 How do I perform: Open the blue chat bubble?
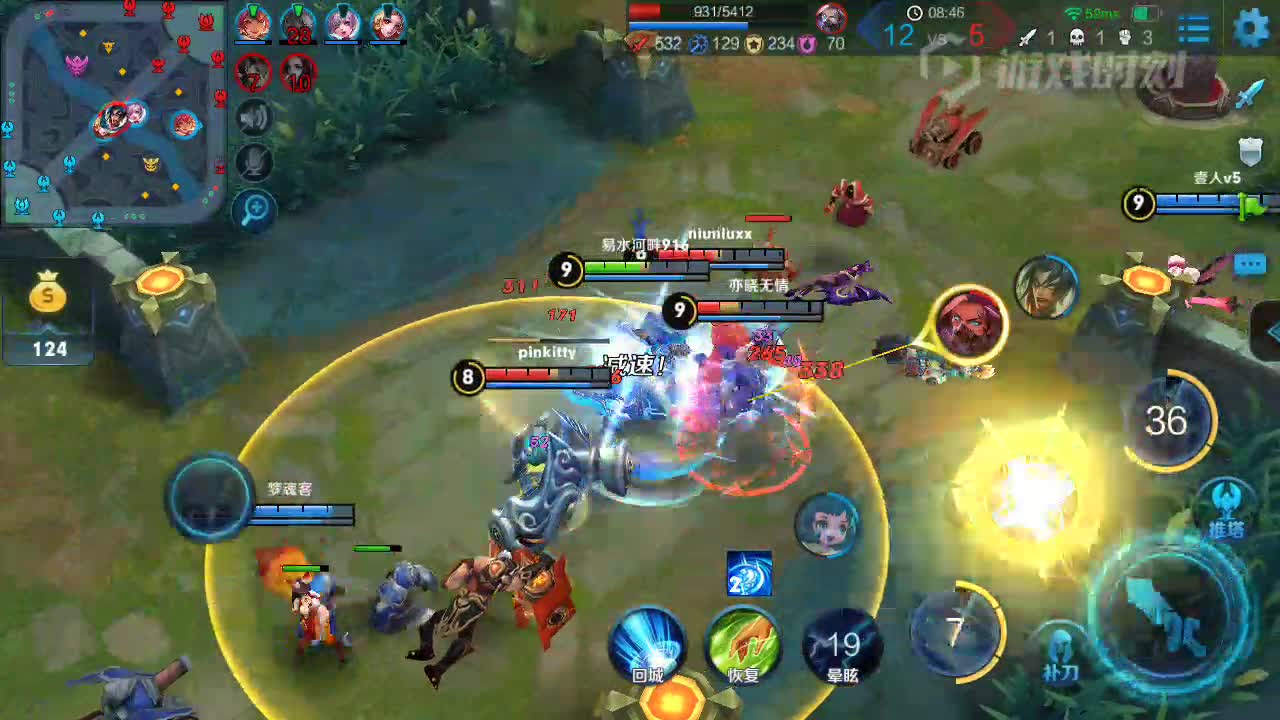tap(1250, 264)
